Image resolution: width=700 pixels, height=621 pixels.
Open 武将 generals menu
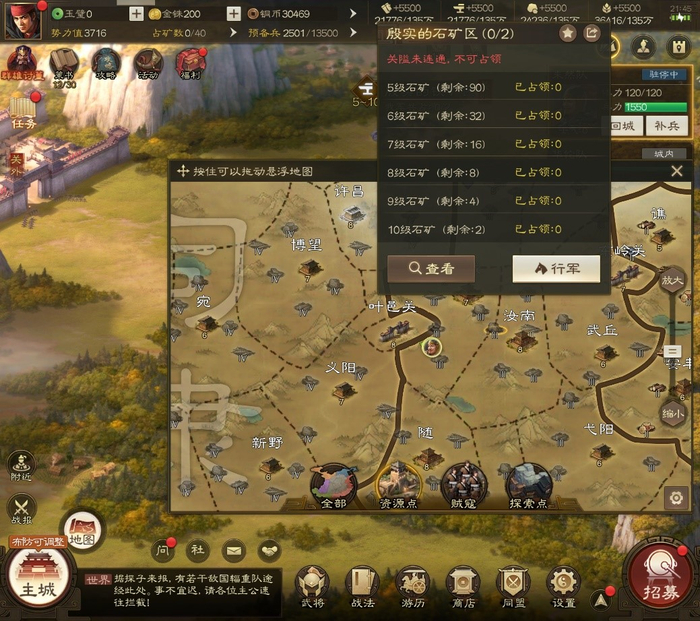pyautogui.click(x=312, y=586)
